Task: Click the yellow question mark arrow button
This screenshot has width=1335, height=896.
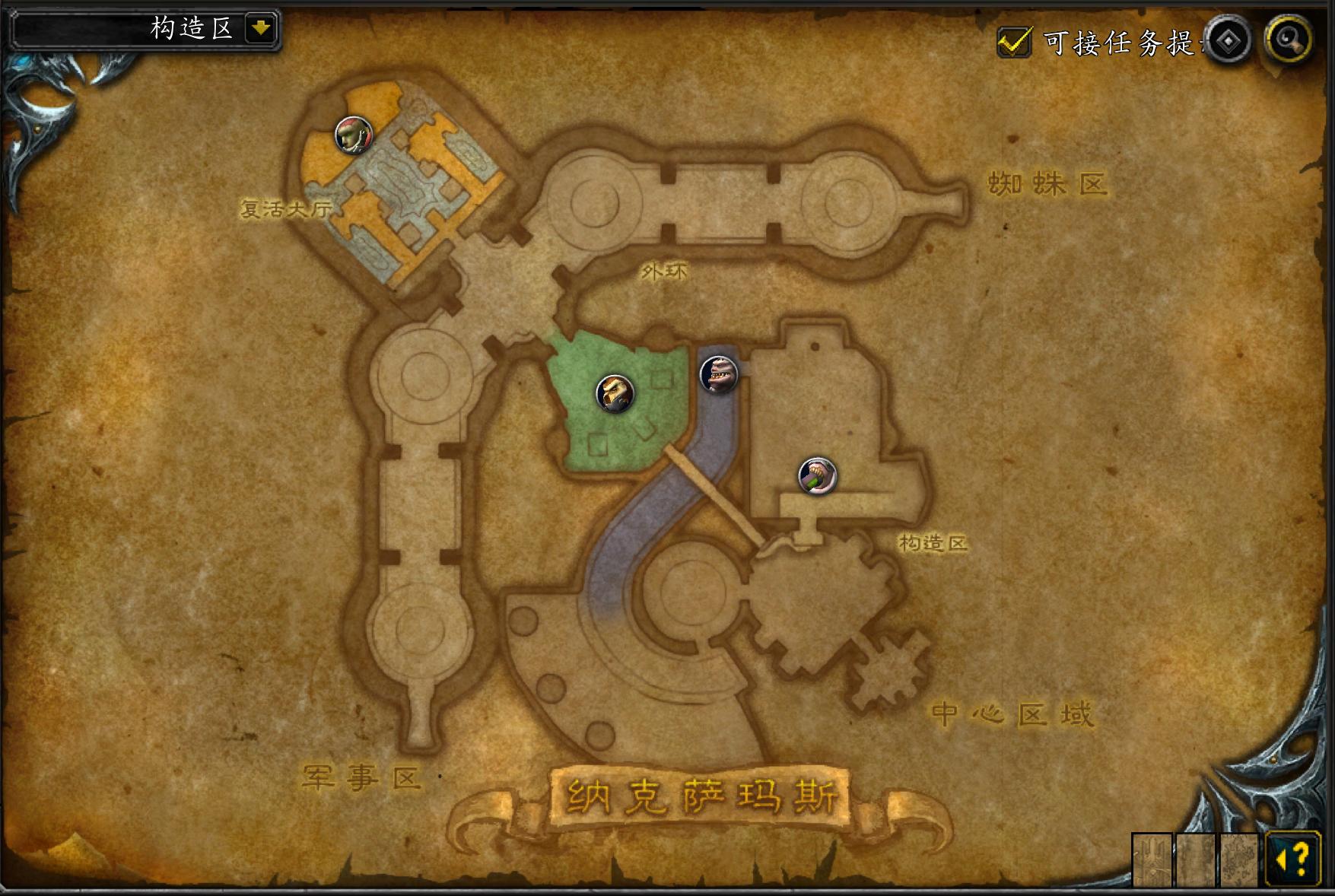Action: pos(1293,859)
